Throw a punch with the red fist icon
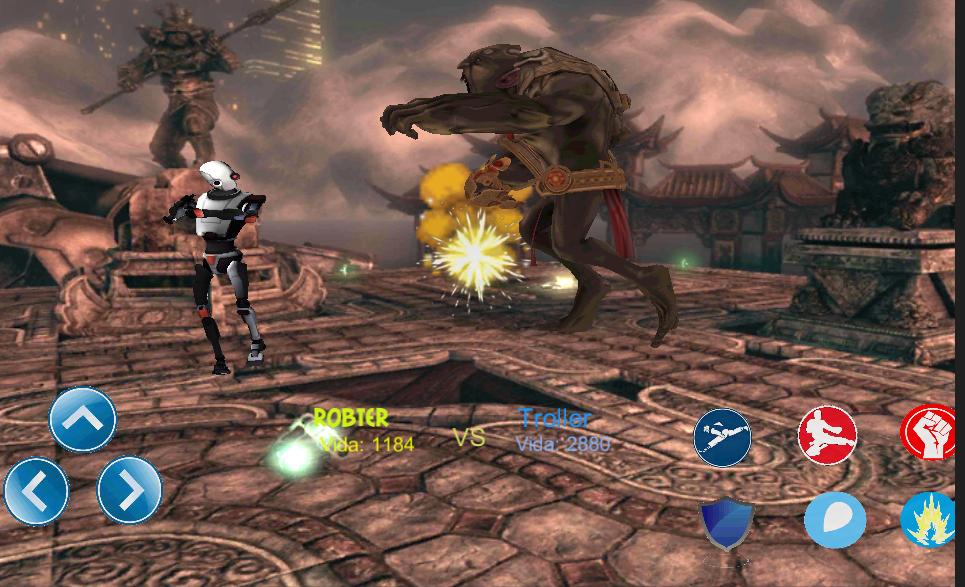 coord(931,433)
